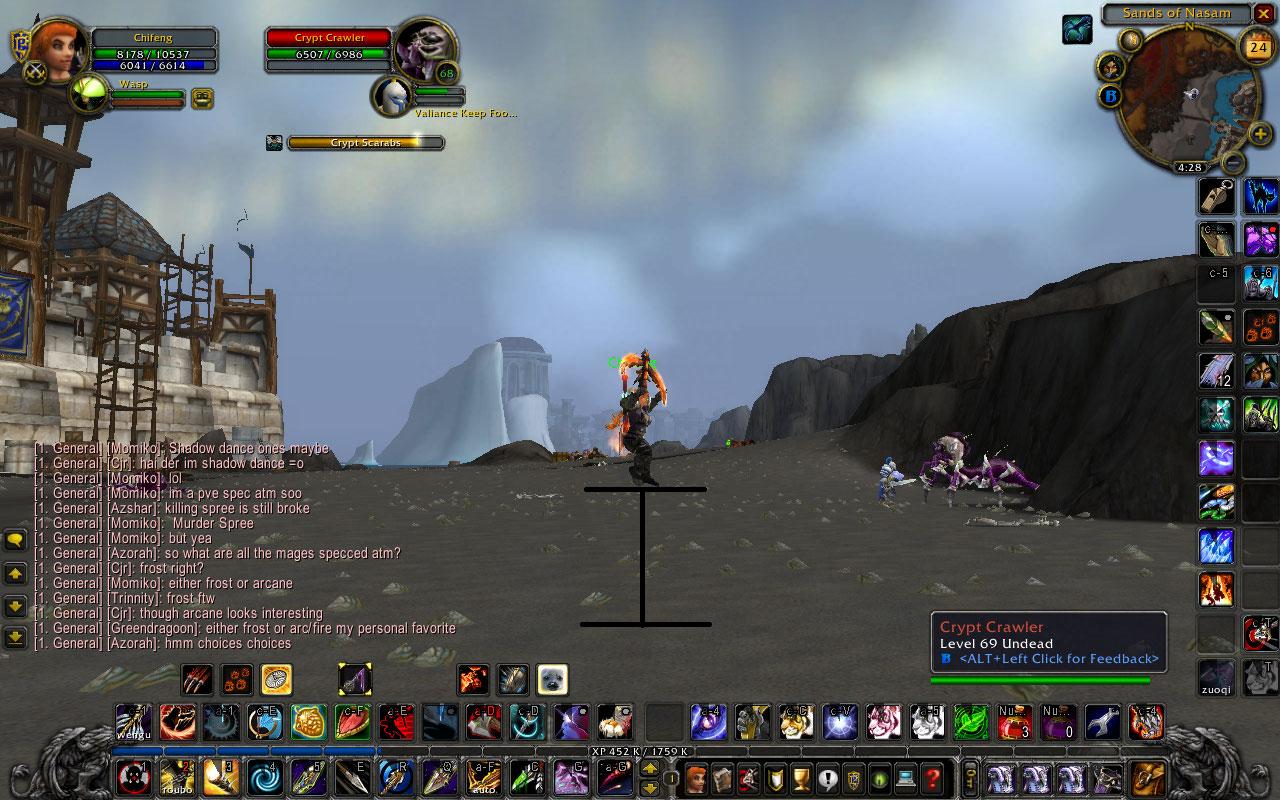
Task: Open the golden trophy achievements button
Action: point(801,777)
